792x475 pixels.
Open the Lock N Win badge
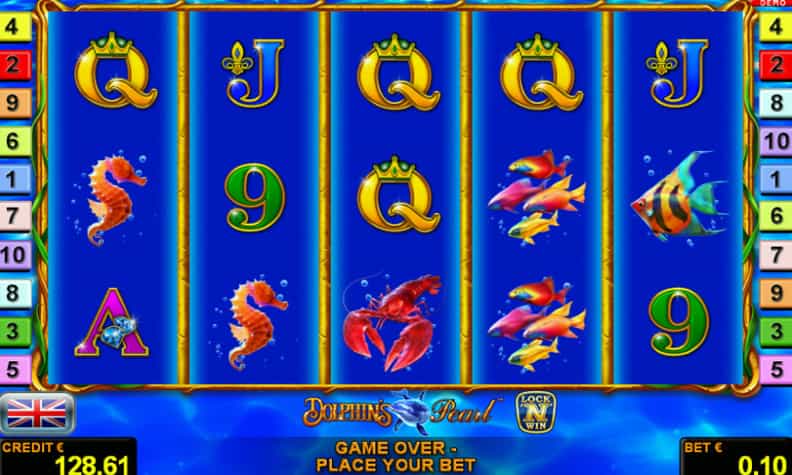pyautogui.click(x=535, y=410)
